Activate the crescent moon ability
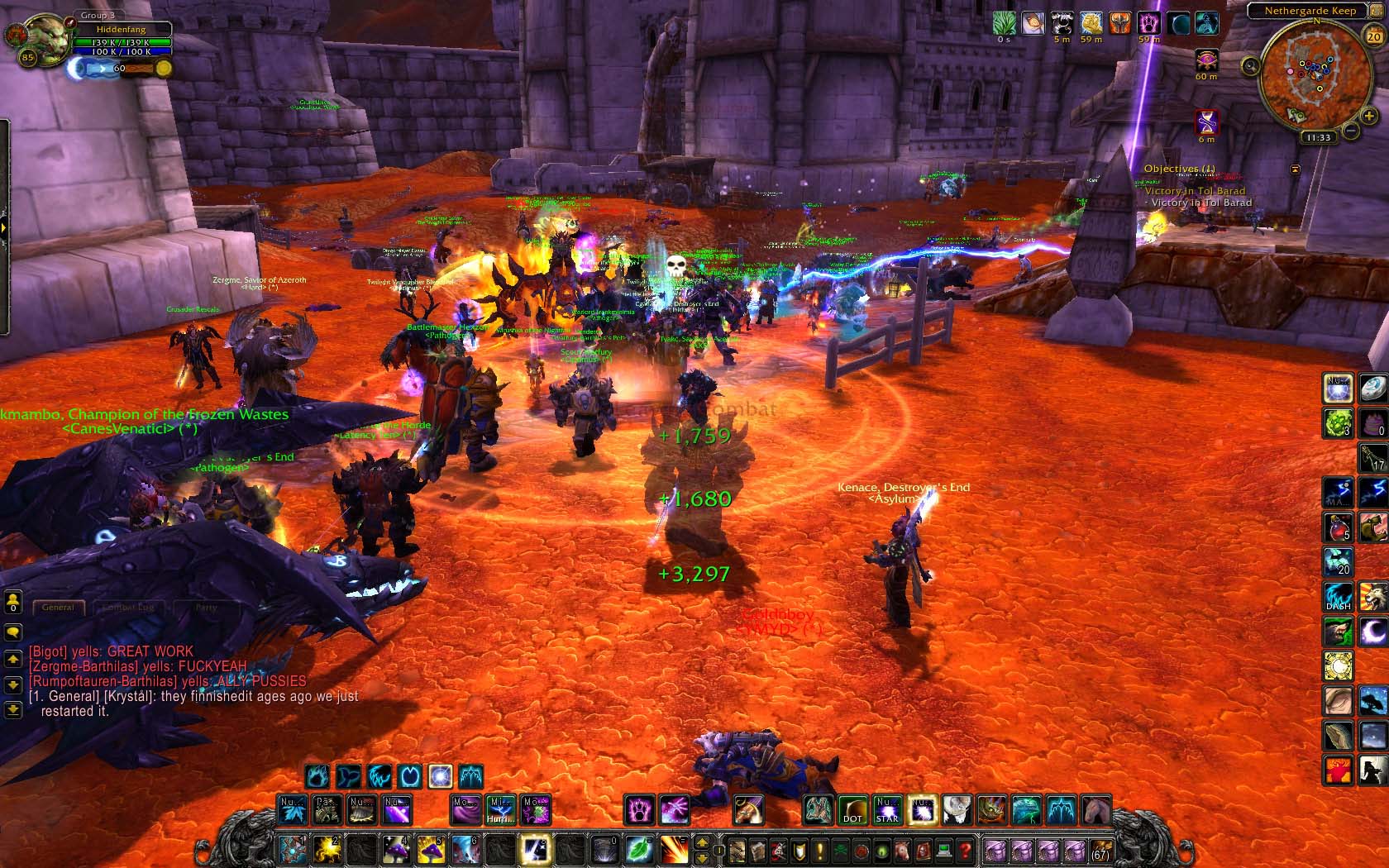The height and width of the screenshot is (868, 1389). [x=1372, y=632]
